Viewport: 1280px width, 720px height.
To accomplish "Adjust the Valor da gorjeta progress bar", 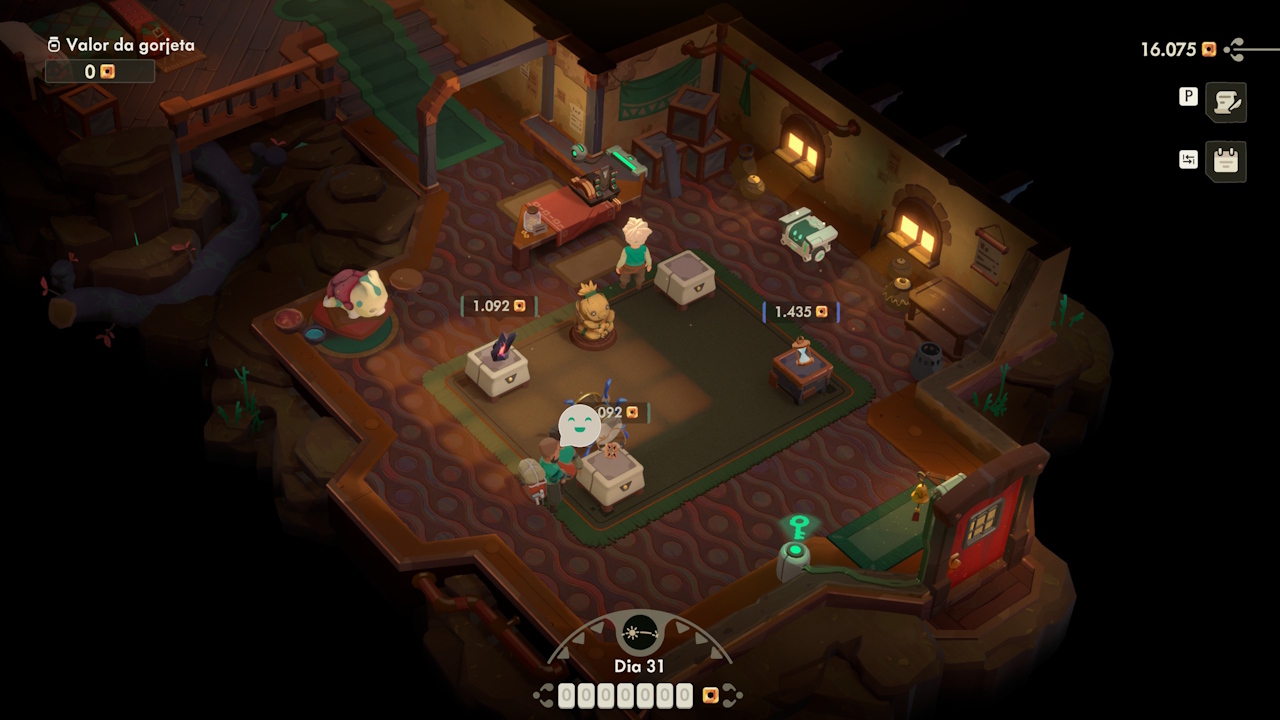I will 100,71.
